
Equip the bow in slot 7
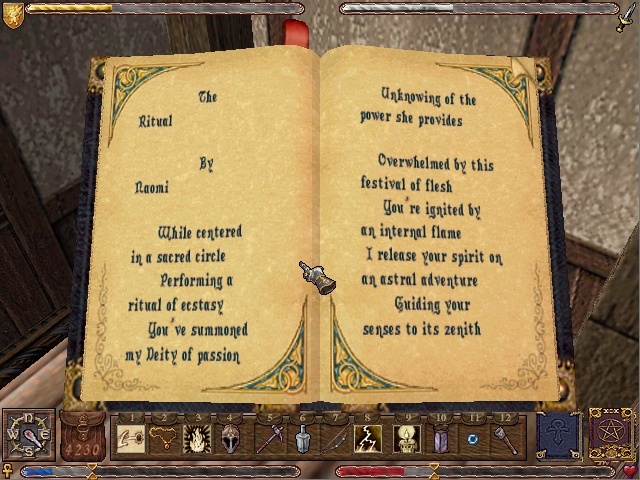pyautogui.click(x=336, y=437)
